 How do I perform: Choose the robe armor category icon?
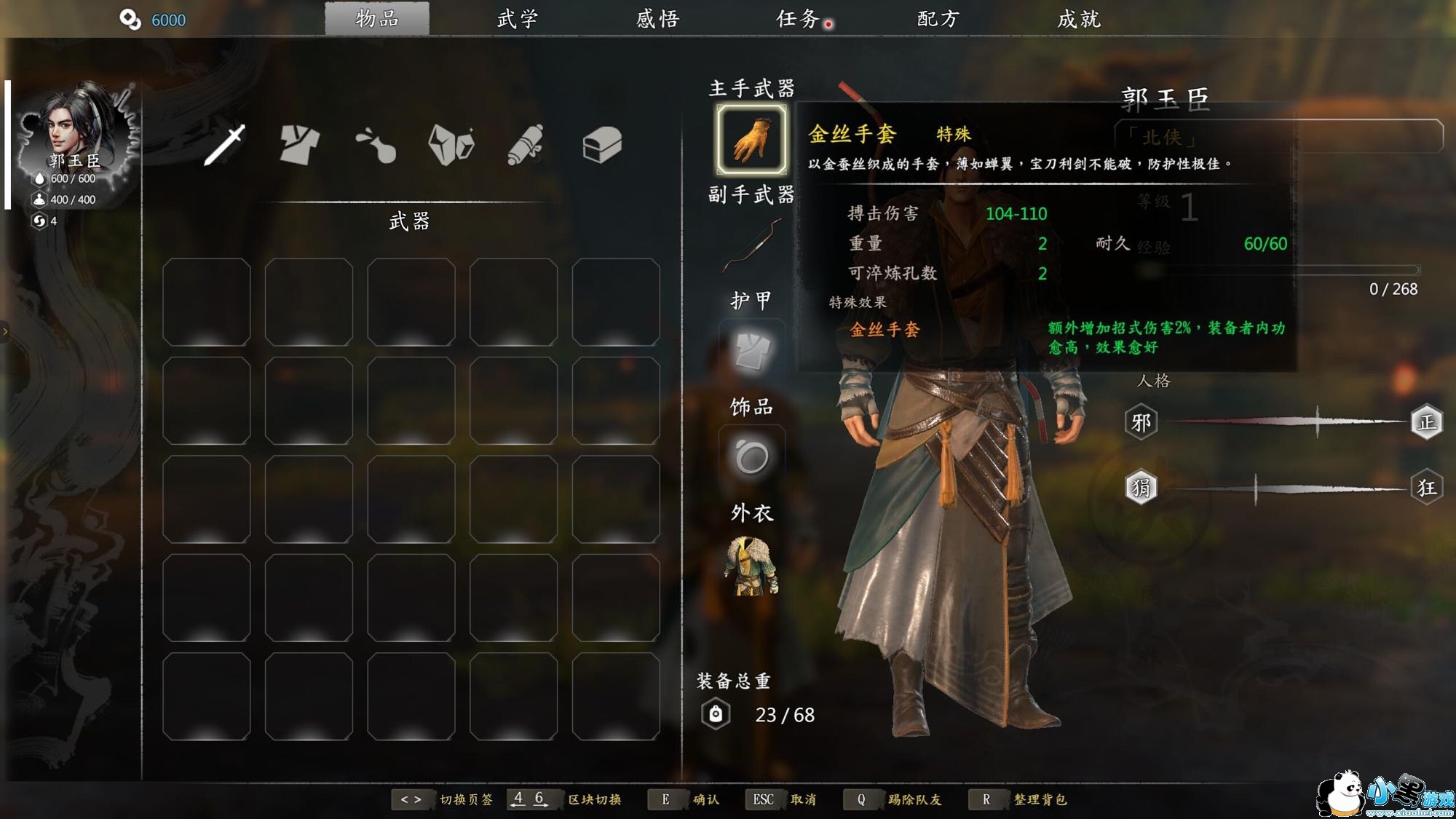(299, 144)
